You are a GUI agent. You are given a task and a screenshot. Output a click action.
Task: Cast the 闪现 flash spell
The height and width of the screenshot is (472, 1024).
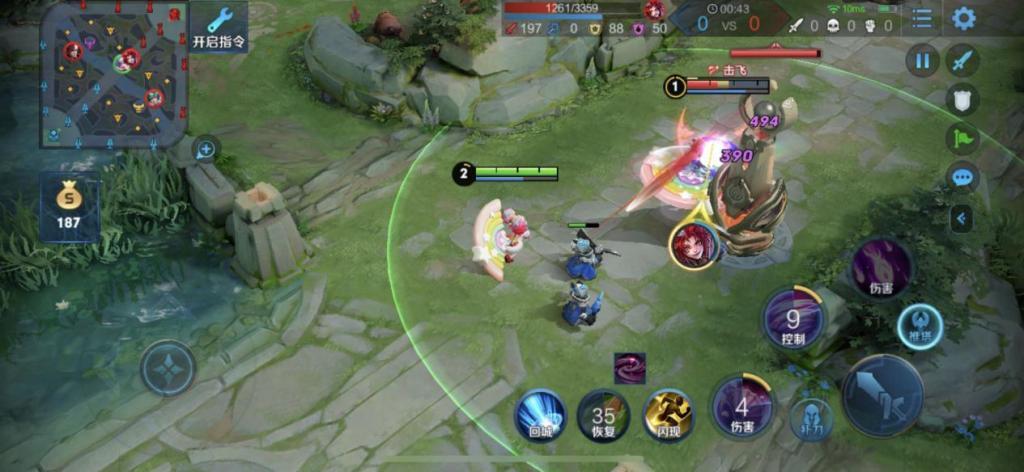point(668,414)
